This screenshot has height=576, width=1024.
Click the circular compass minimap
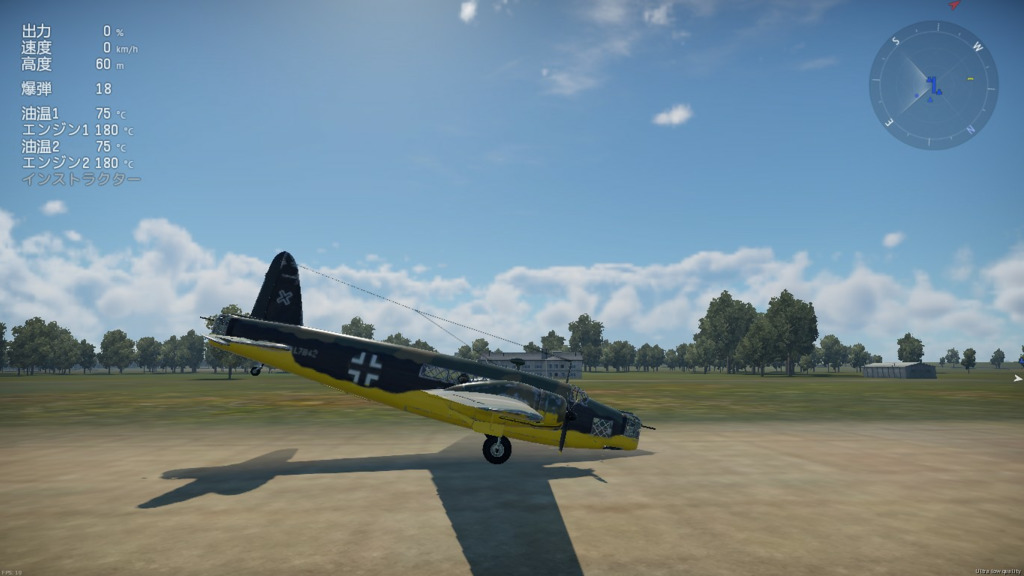click(933, 85)
